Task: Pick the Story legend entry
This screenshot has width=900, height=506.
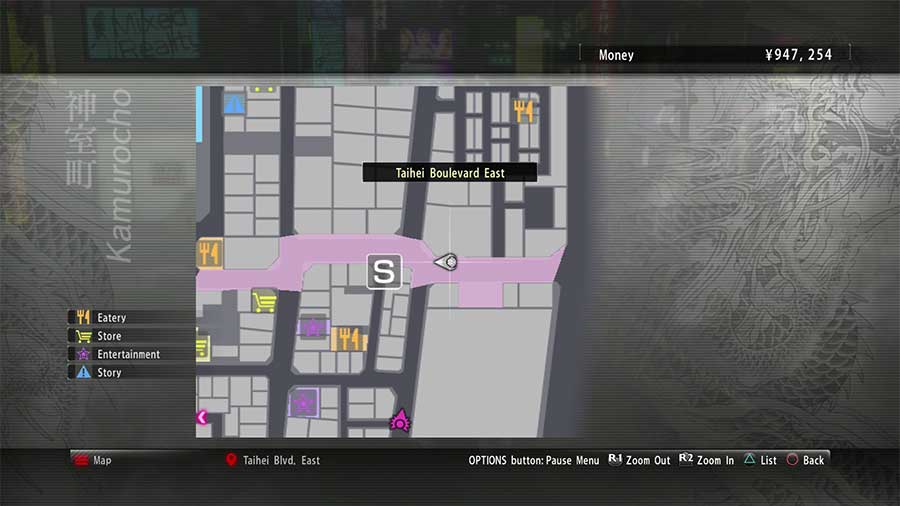Action: (109, 372)
